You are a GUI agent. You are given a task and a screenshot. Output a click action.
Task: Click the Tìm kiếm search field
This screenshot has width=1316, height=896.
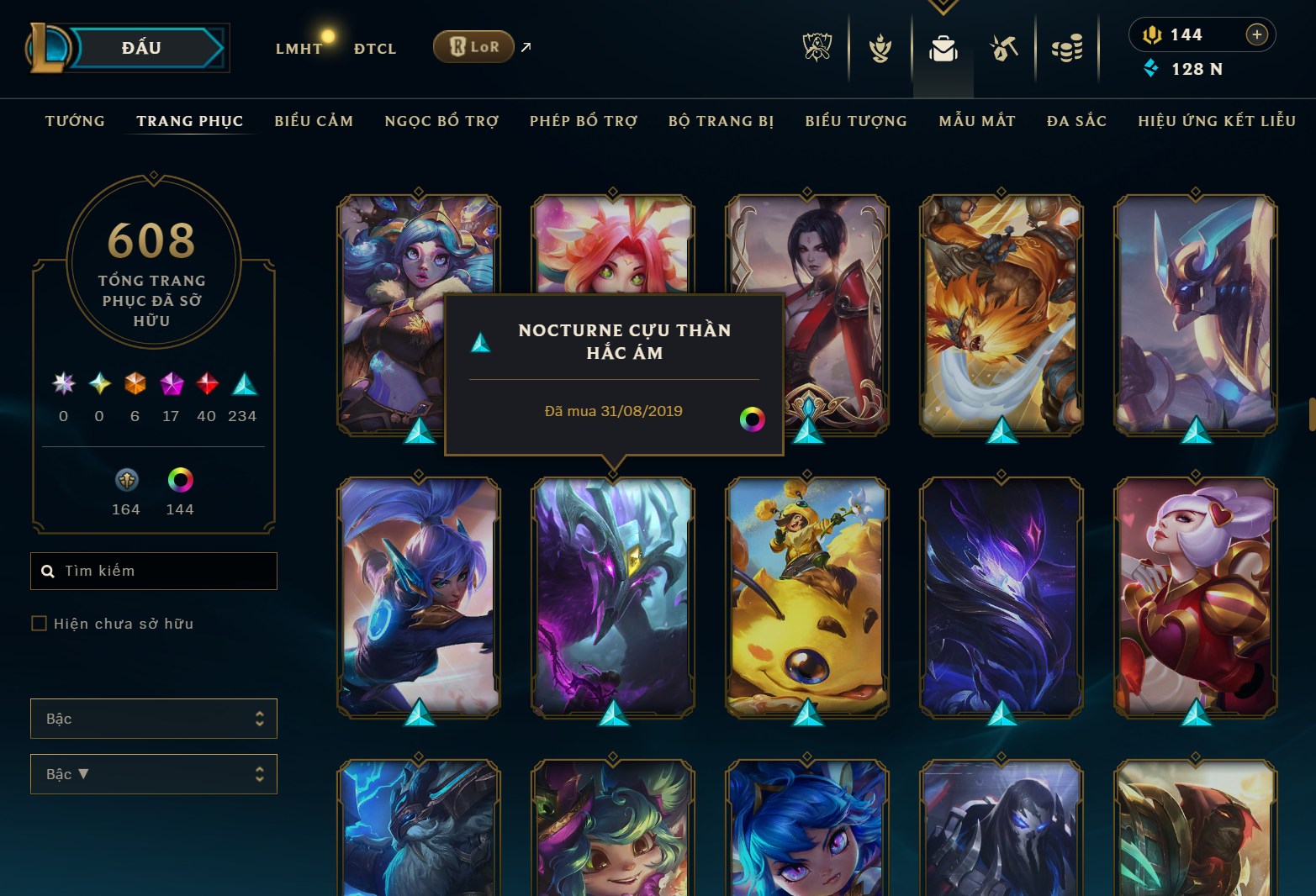(160, 571)
